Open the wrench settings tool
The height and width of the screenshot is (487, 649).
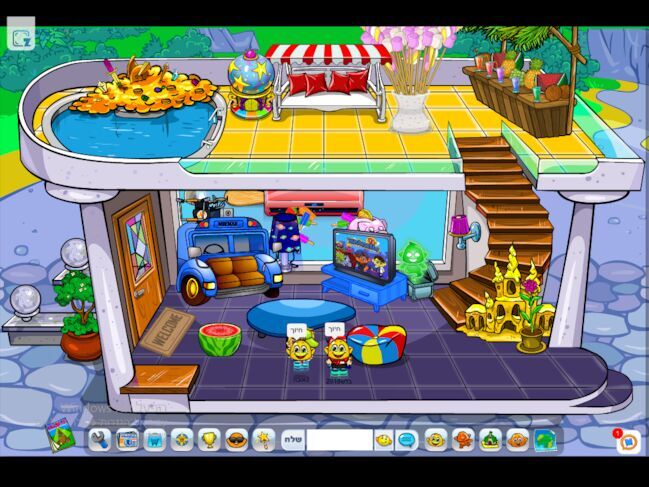99,439
